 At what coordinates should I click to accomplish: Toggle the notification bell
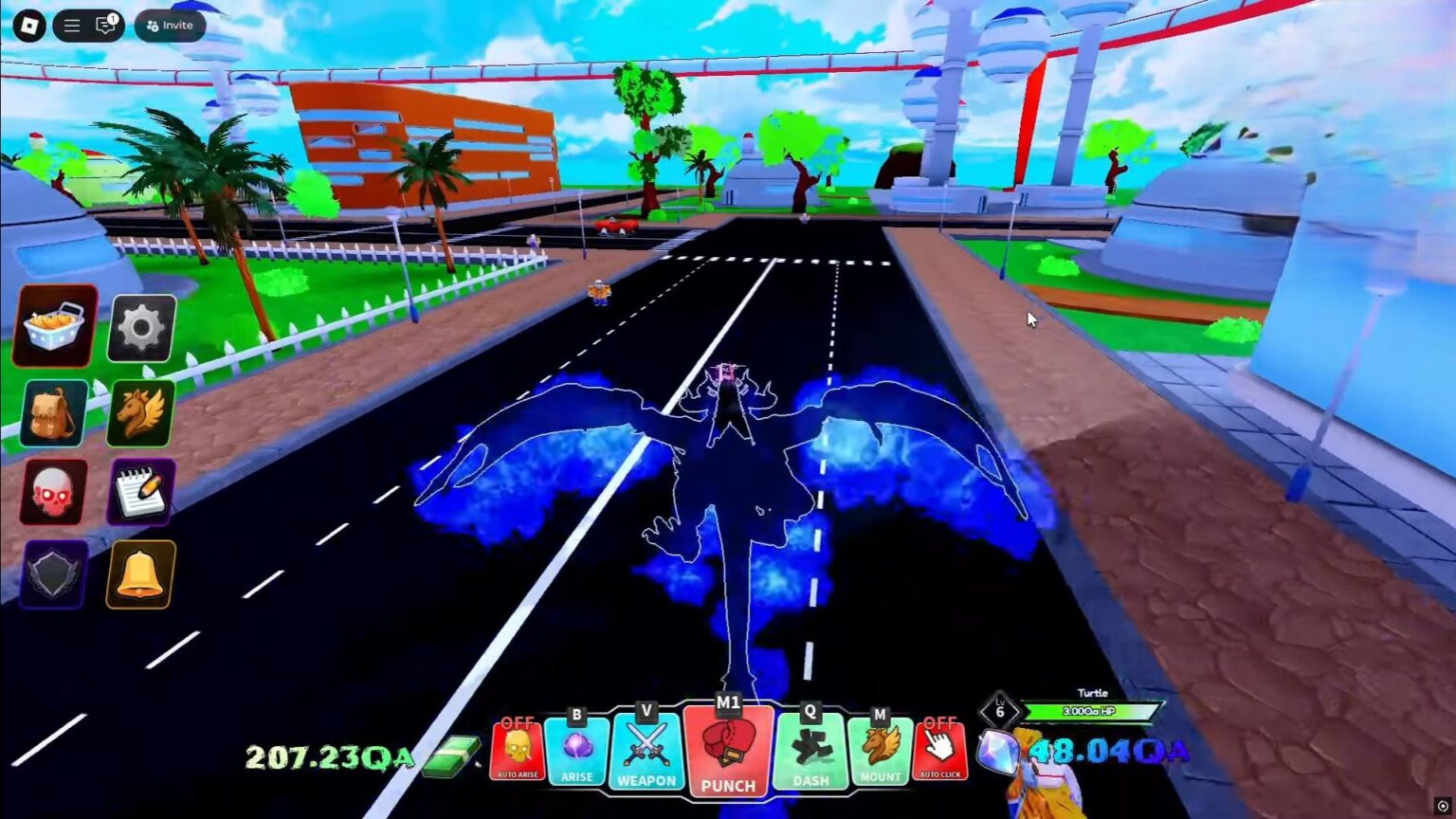140,573
